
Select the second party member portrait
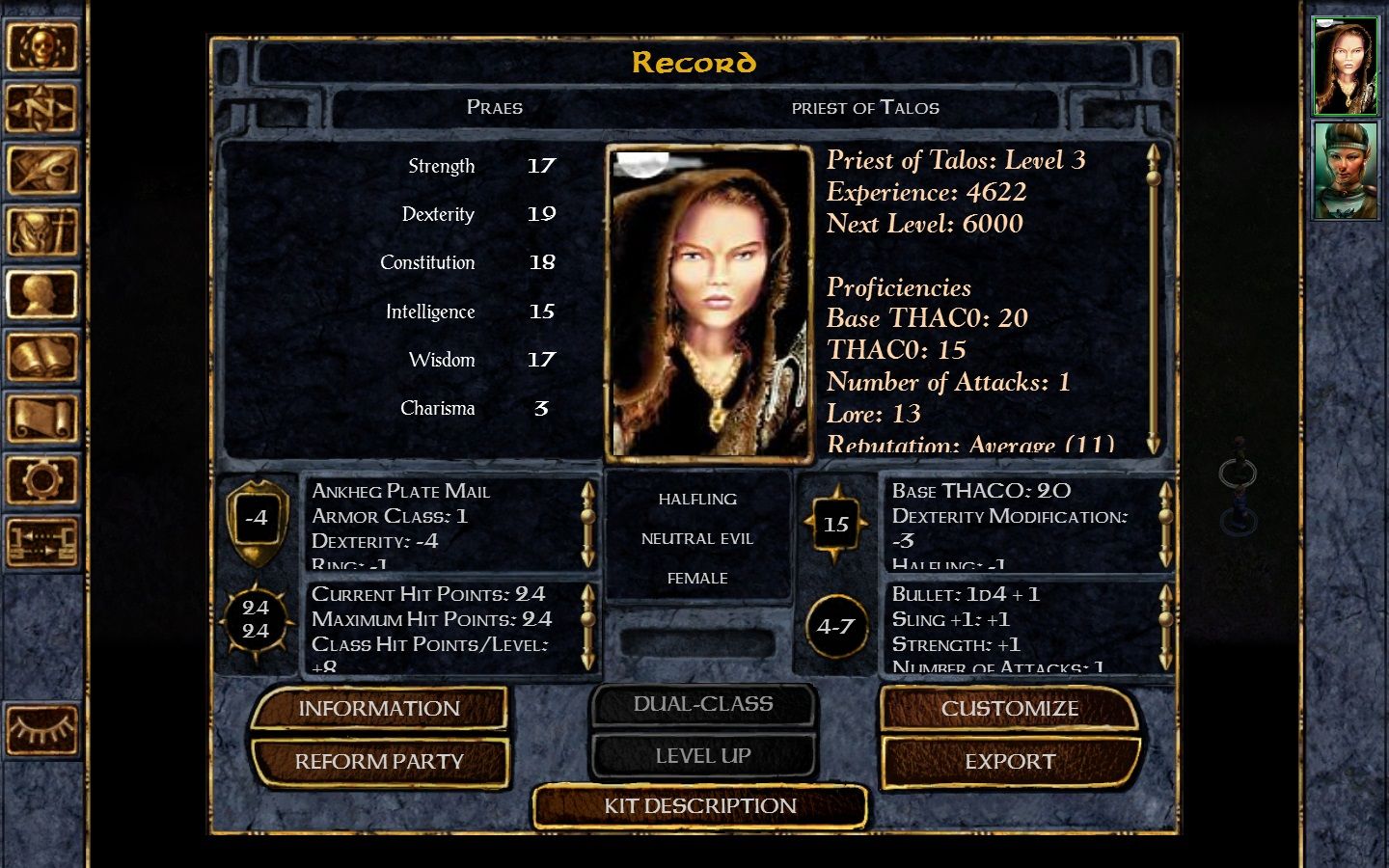point(1346,170)
